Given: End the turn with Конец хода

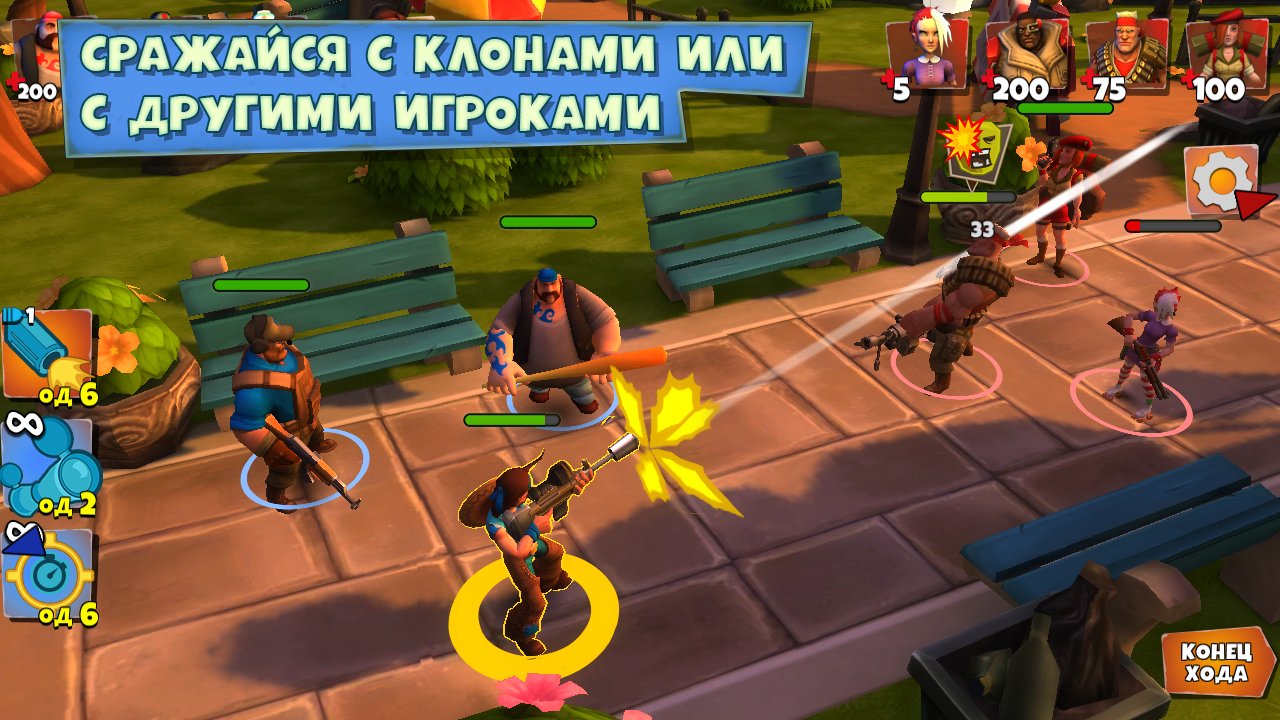Looking at the screenshot, I should 1216,661.
